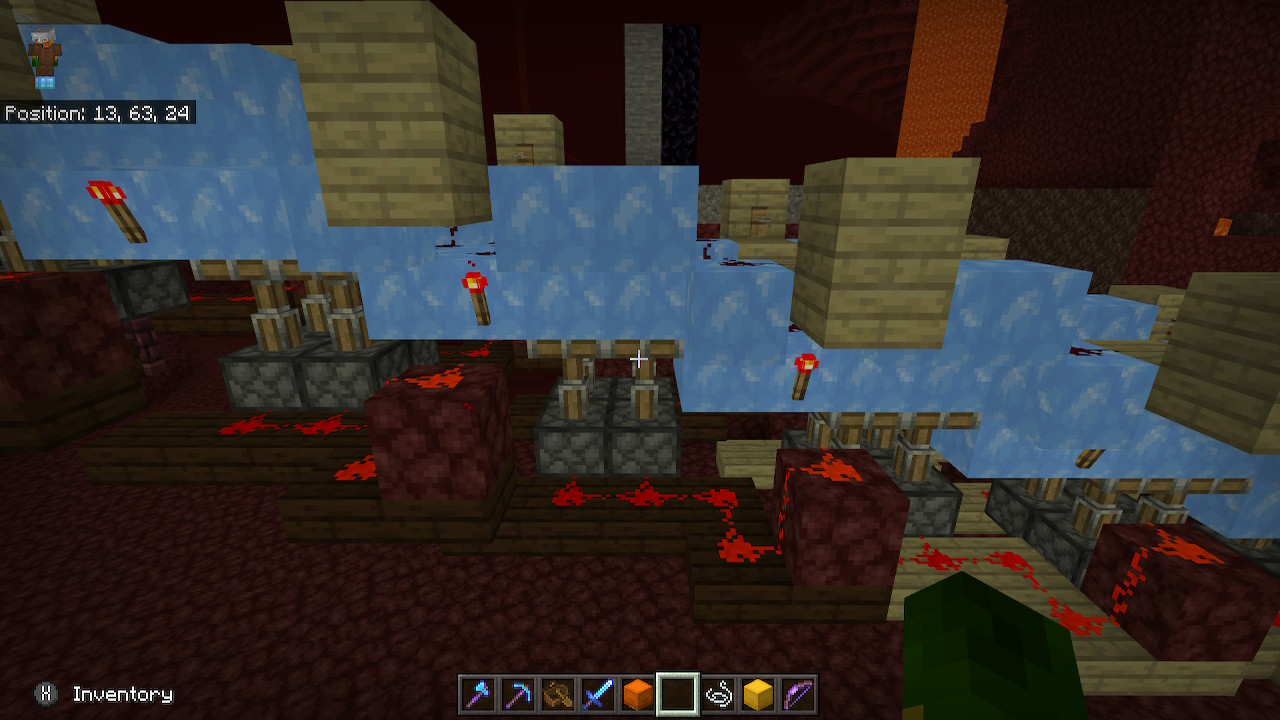
Task: Choose the diamond pickaxe in the hotbar
Action: 518,694
